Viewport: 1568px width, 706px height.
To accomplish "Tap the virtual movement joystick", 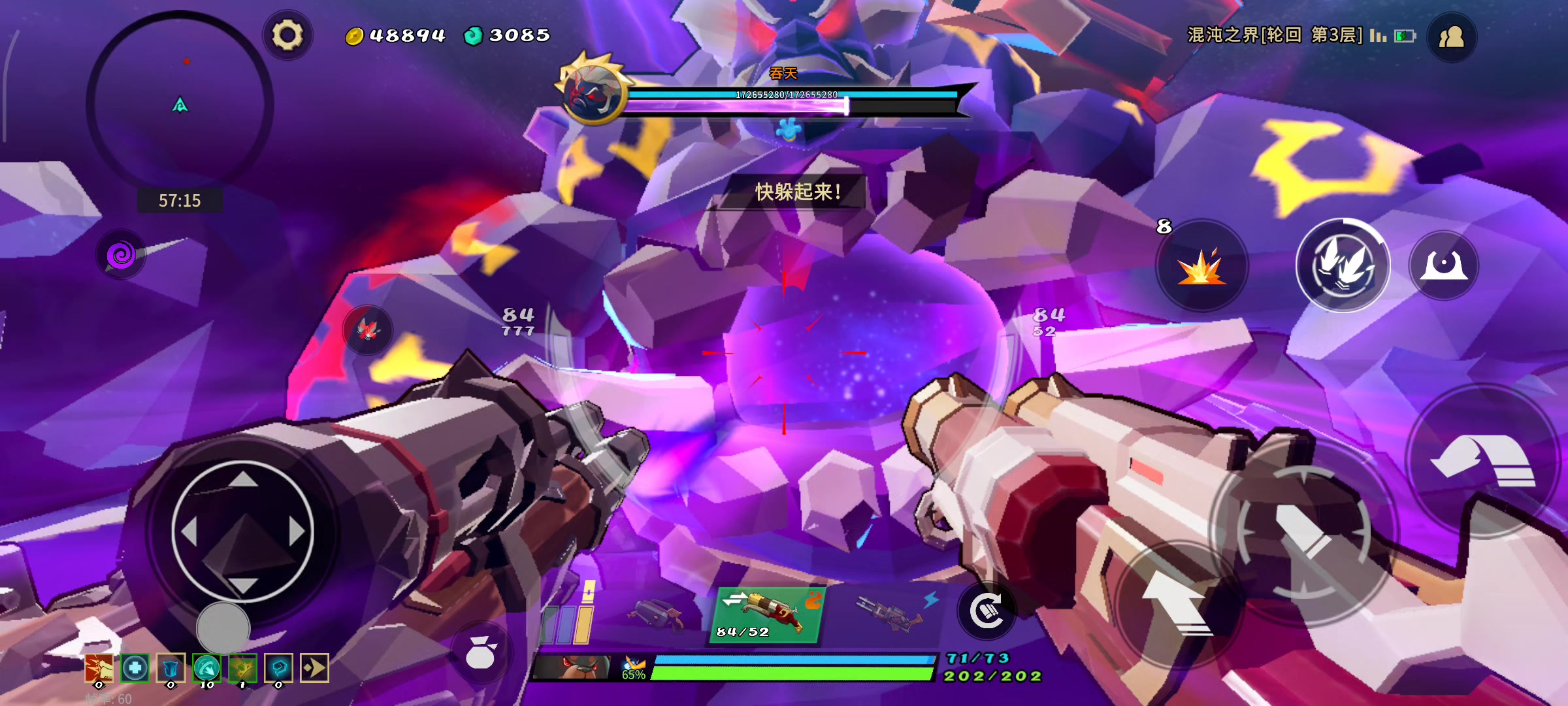I will (x=242, y=531).
